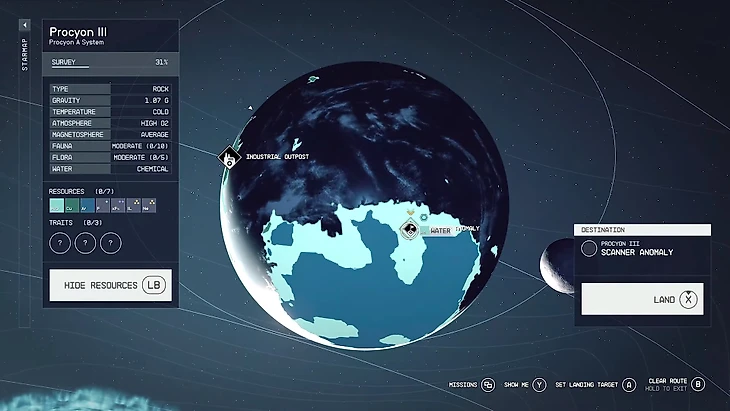Select the moon beside Procyon III
730x411 pixels.
tap(553, 261)
